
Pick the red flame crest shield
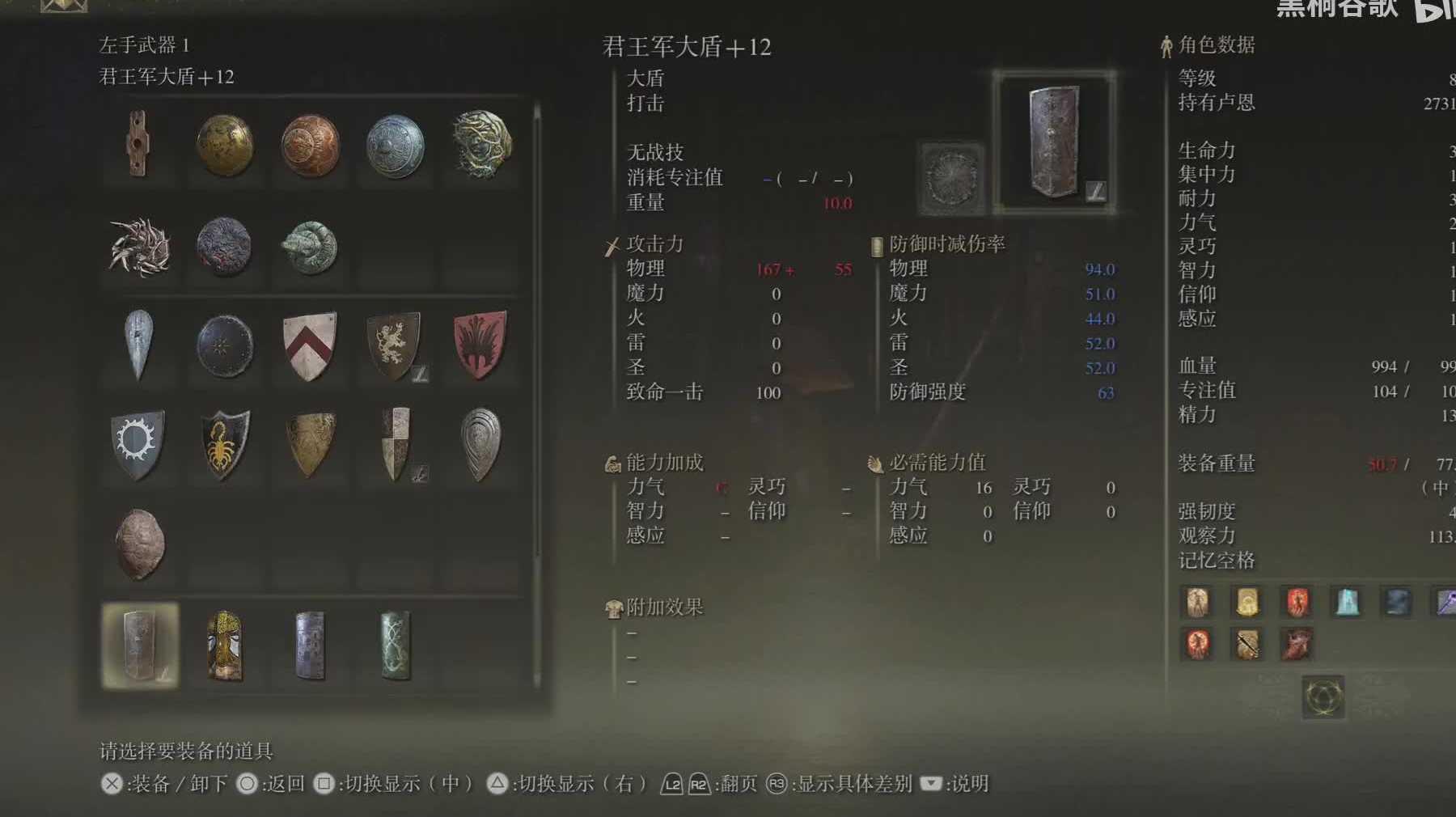480,345
